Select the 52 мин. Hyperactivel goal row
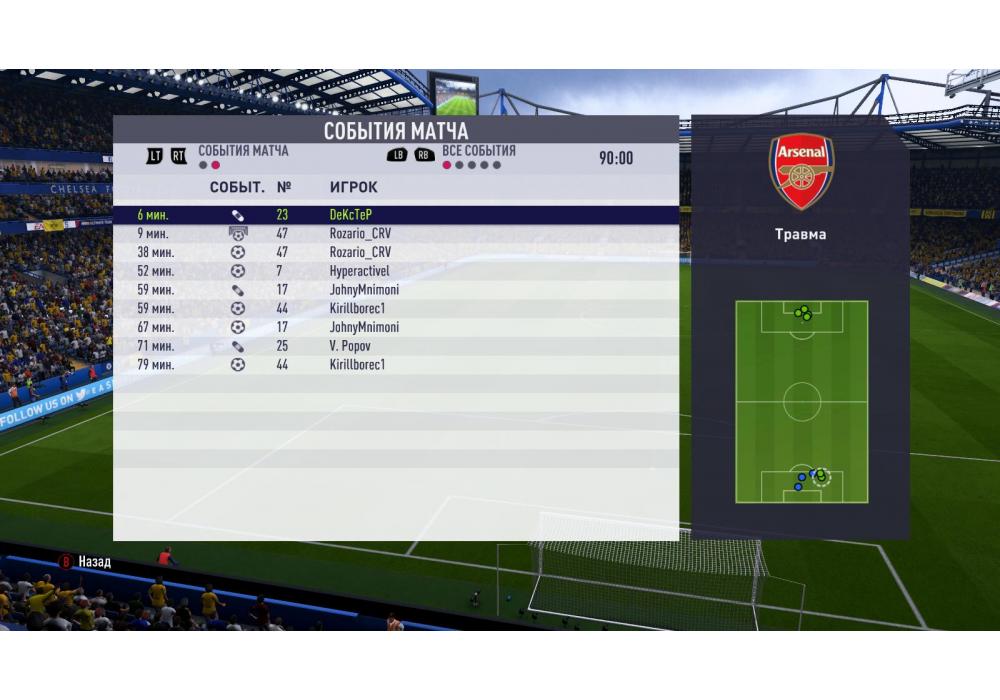 (x=395, y=271)
